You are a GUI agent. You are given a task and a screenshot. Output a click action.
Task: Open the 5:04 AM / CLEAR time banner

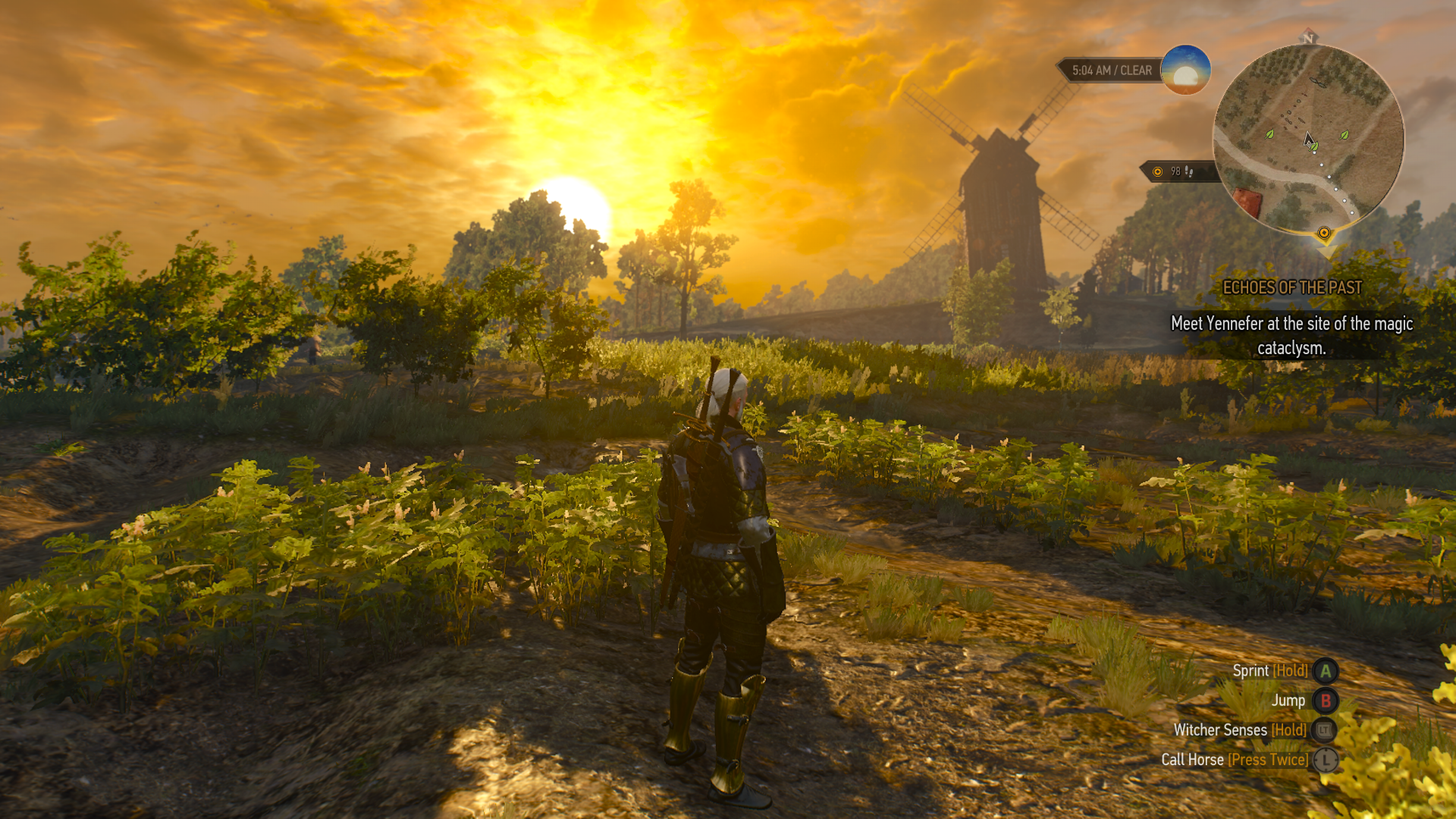point(1111,70)
